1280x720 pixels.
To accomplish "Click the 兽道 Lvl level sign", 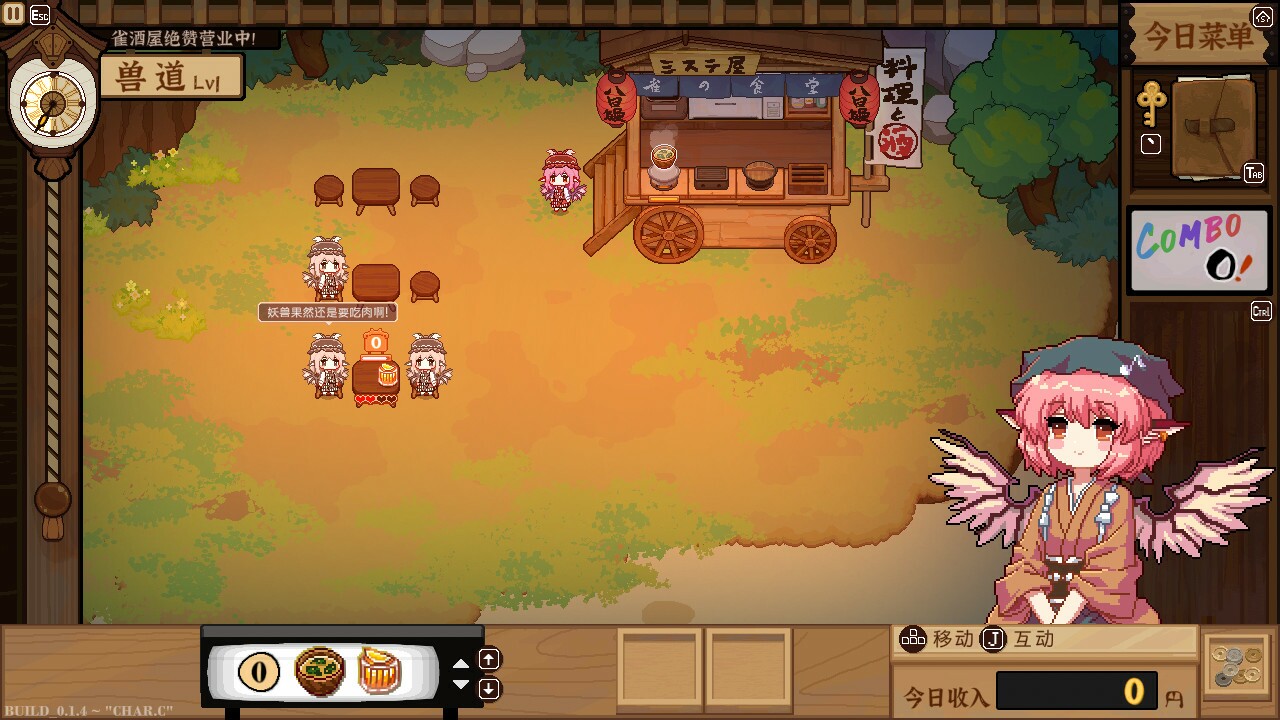I will [x=171, y=75].
